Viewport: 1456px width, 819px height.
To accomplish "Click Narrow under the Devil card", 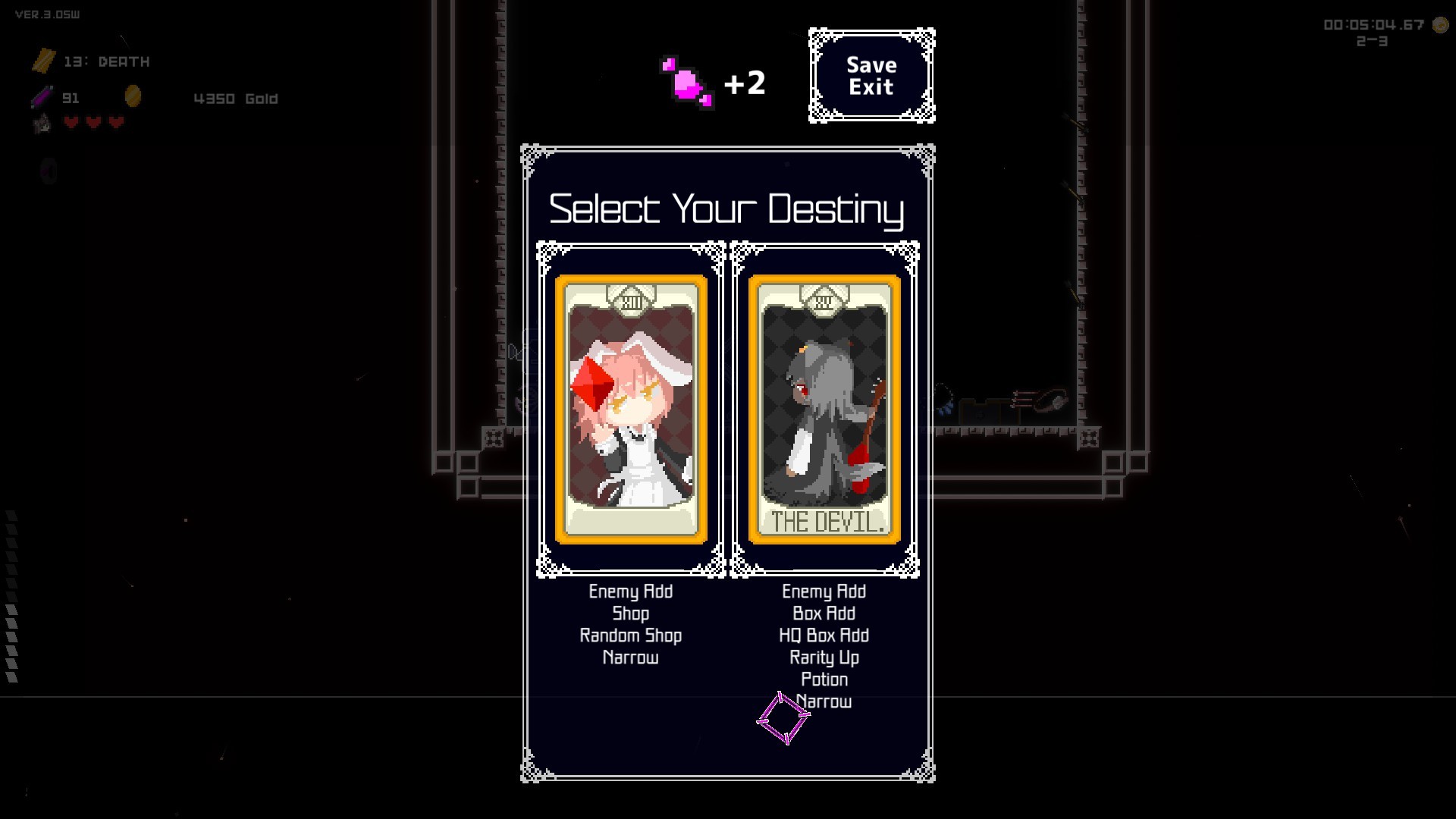I will coord(824,701).
